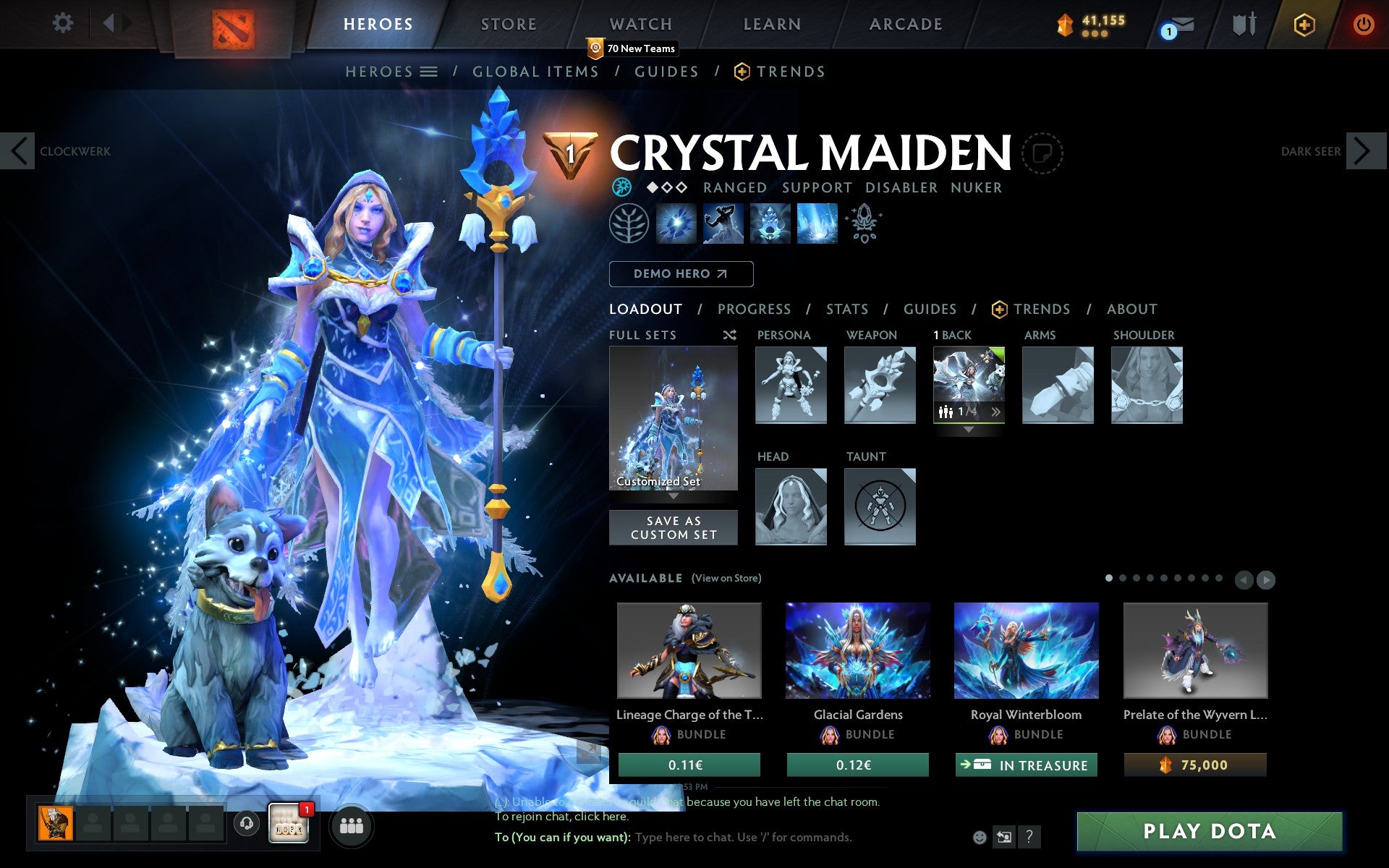The image size is (1389, 868).
Task: Toggle the shuffle icon next to Full Sets
Action: pos(729,335)
